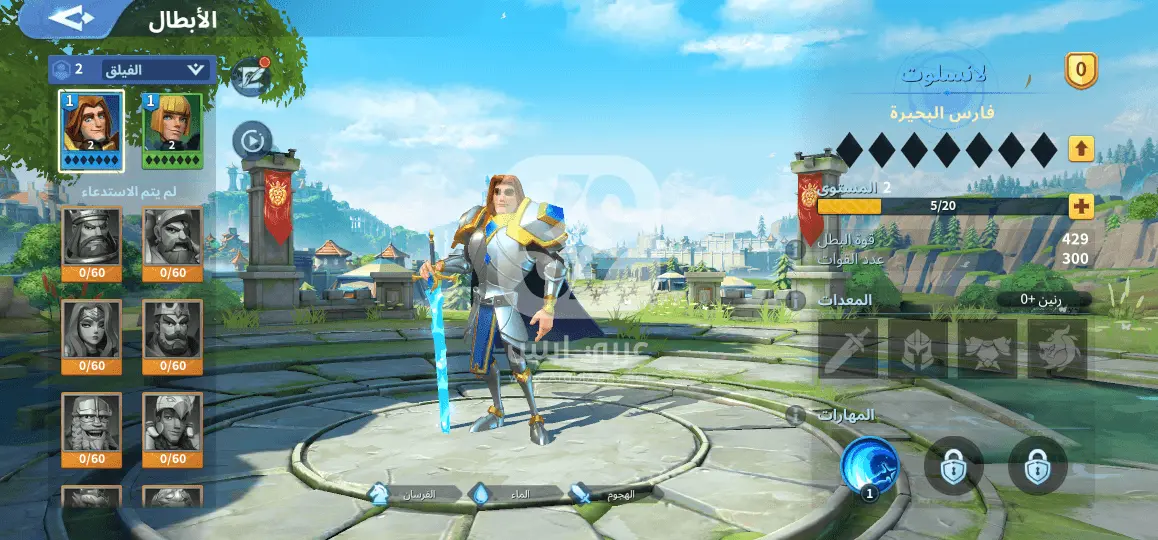Open the blue level 1 skill icon
This screenshot has height=540, width=1158.
point(869,466)
